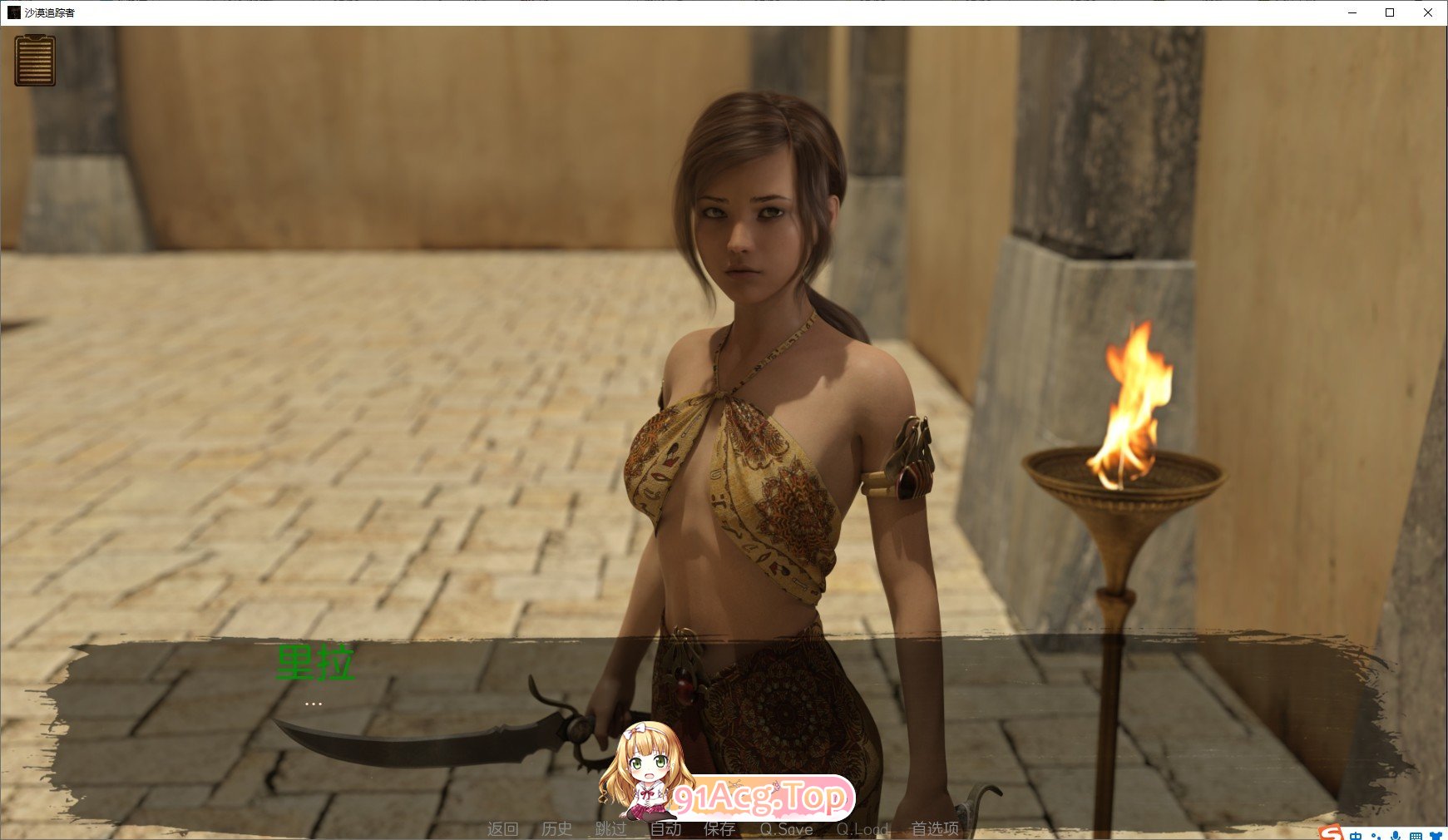Toggle Chinese/English input with the 中 icon
Screen dimensions: 1448x840
(1356, 836)
